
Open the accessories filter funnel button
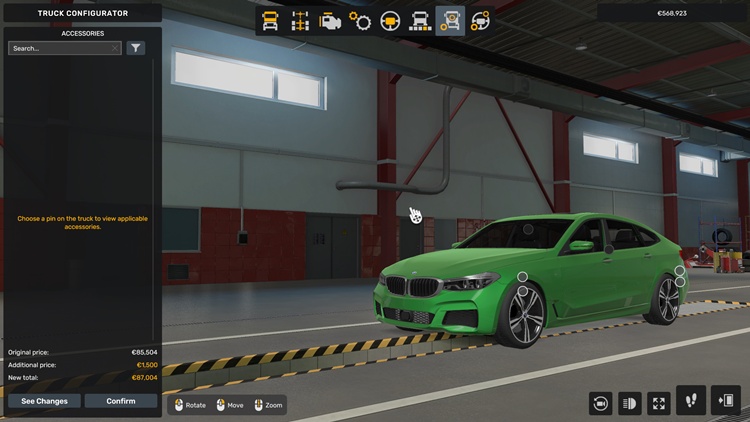pyautogui.click(x=136, y=48)
